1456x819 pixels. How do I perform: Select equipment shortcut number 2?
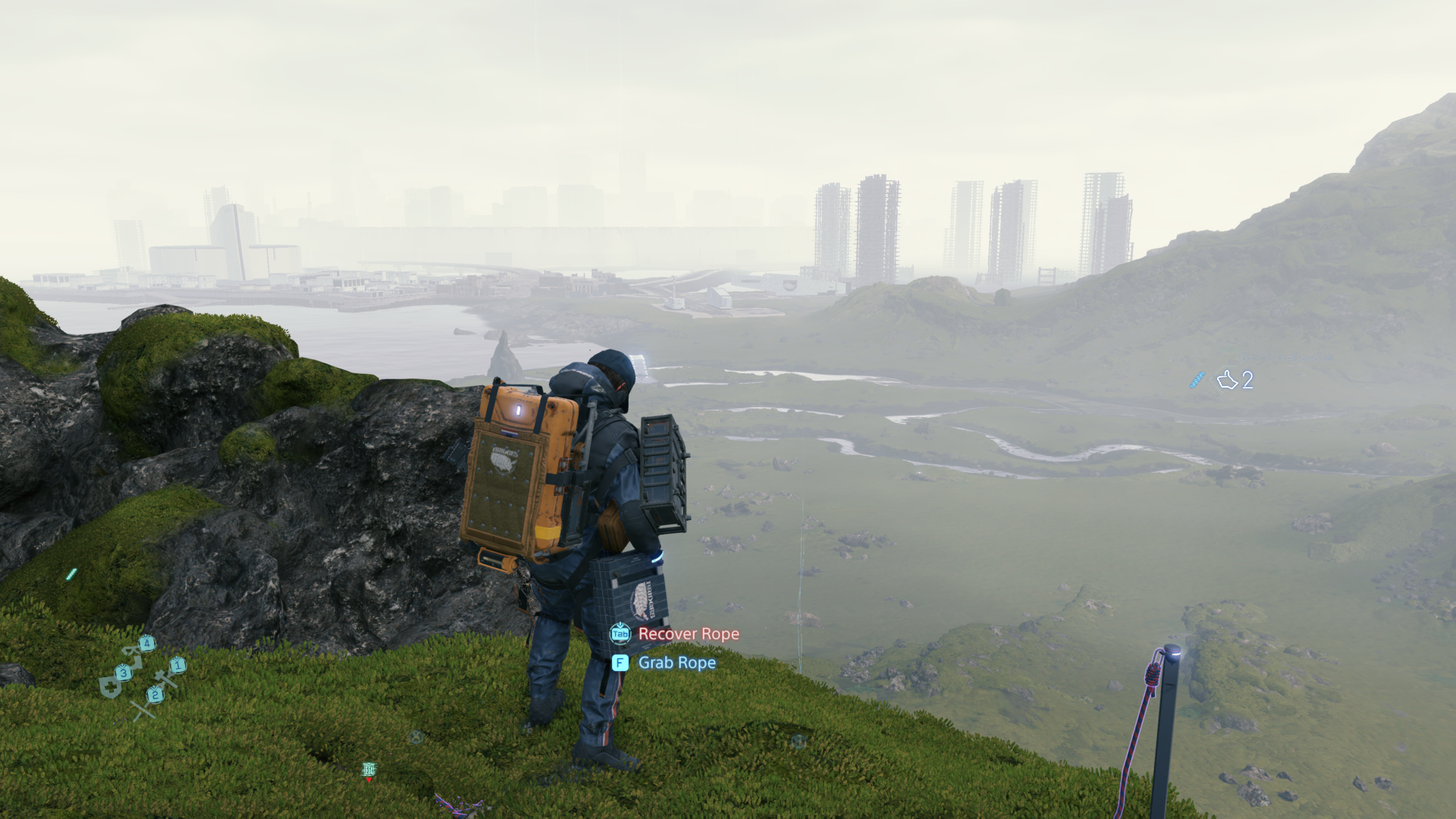pos(155,694)
